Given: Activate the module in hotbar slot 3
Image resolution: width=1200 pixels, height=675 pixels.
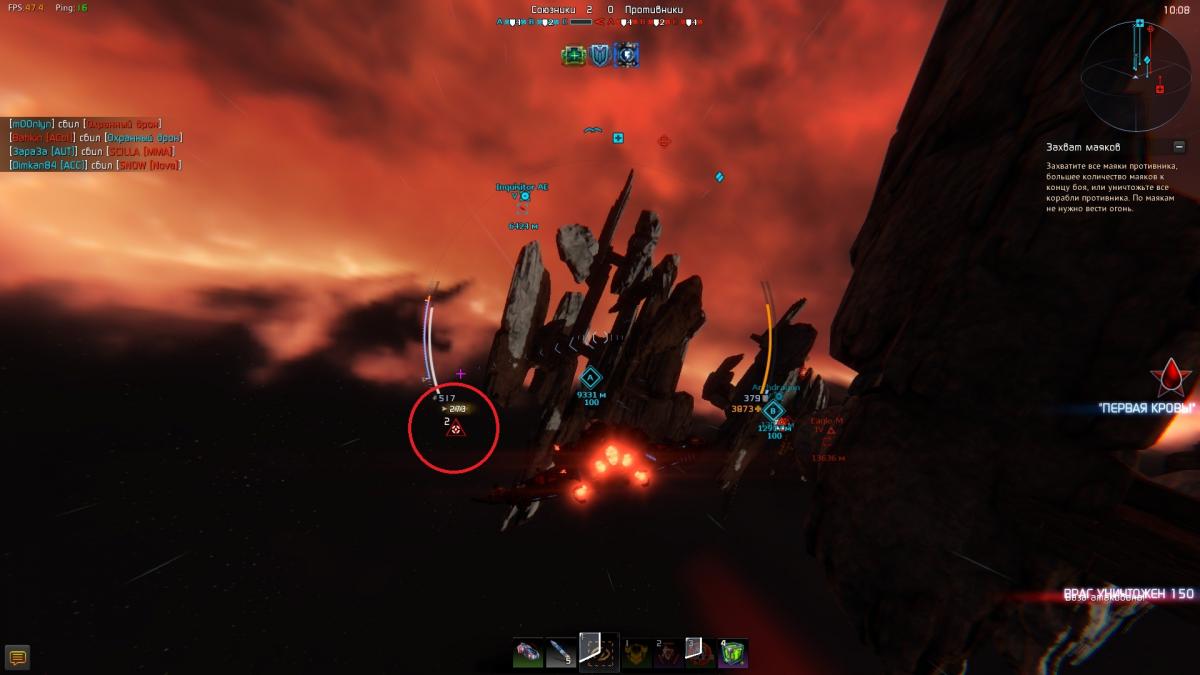Looking at the screenshot, I should (x=699, y=653).
